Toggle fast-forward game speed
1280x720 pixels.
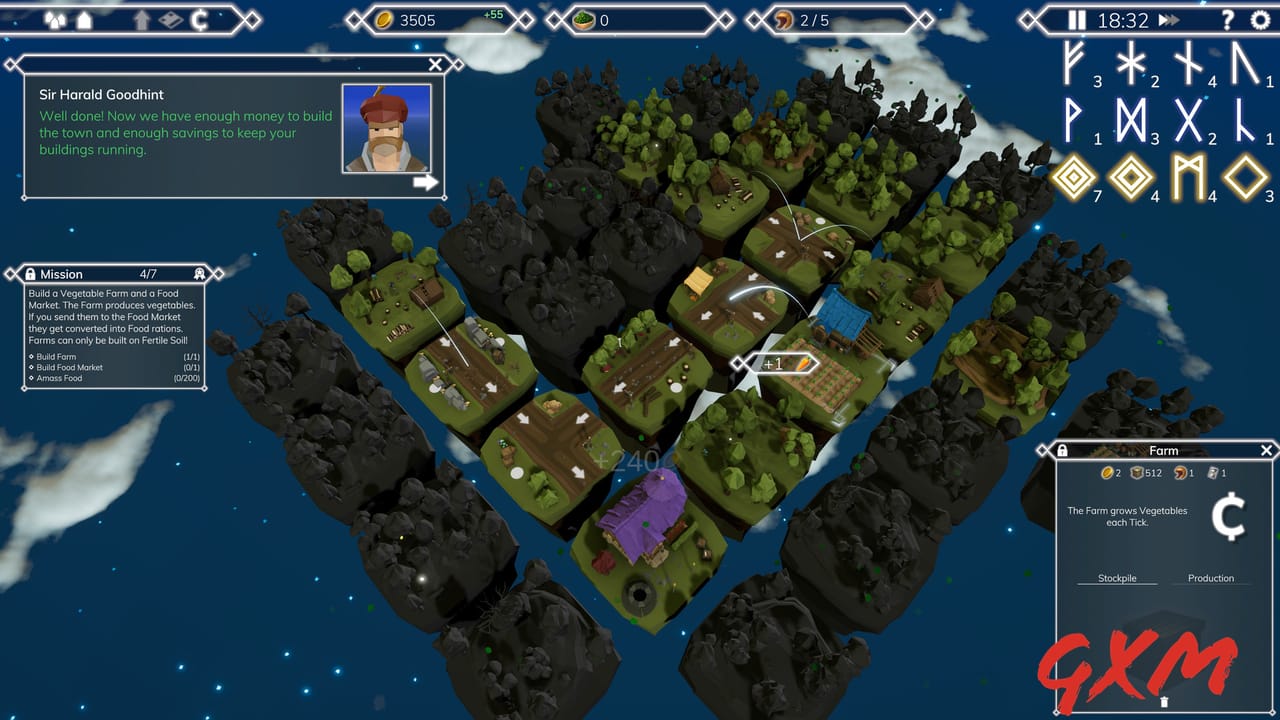(x=1168, y=19)
